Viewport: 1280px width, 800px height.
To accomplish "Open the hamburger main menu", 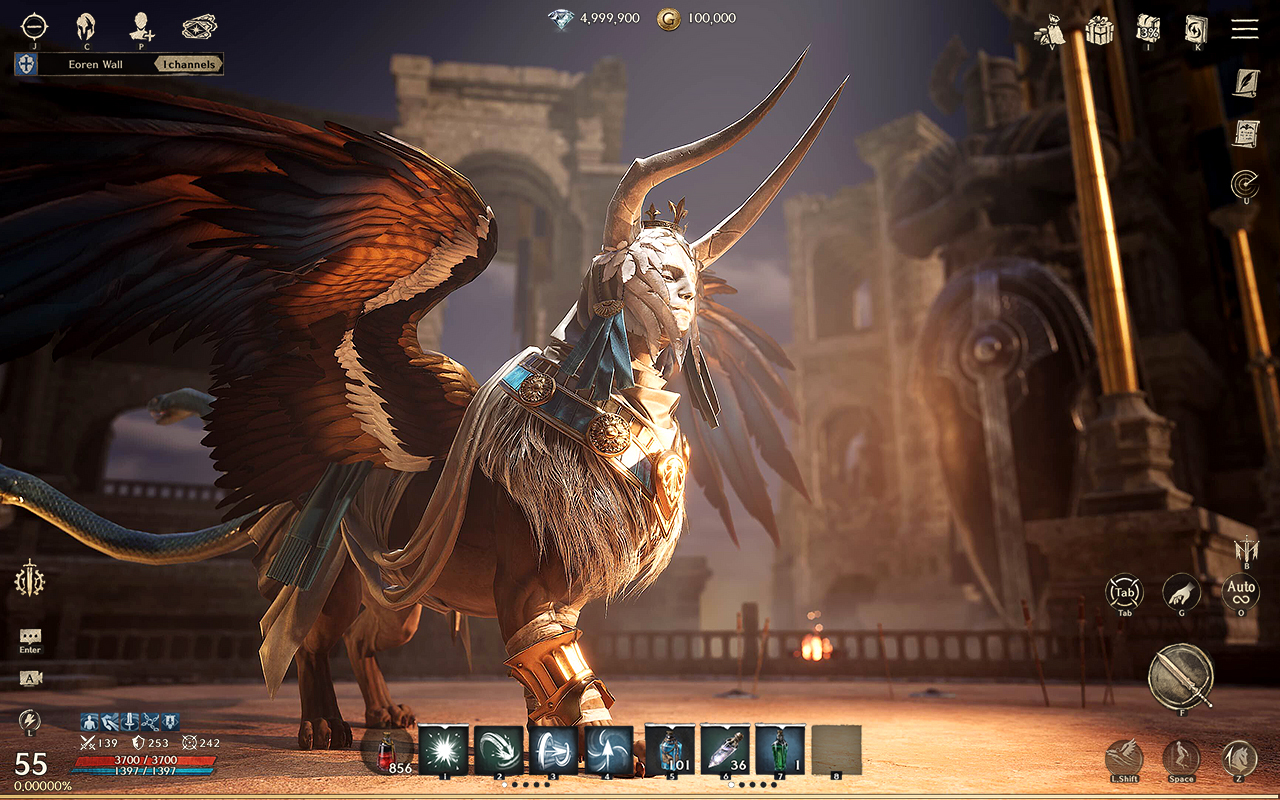I will click(x=1244, y=28).
